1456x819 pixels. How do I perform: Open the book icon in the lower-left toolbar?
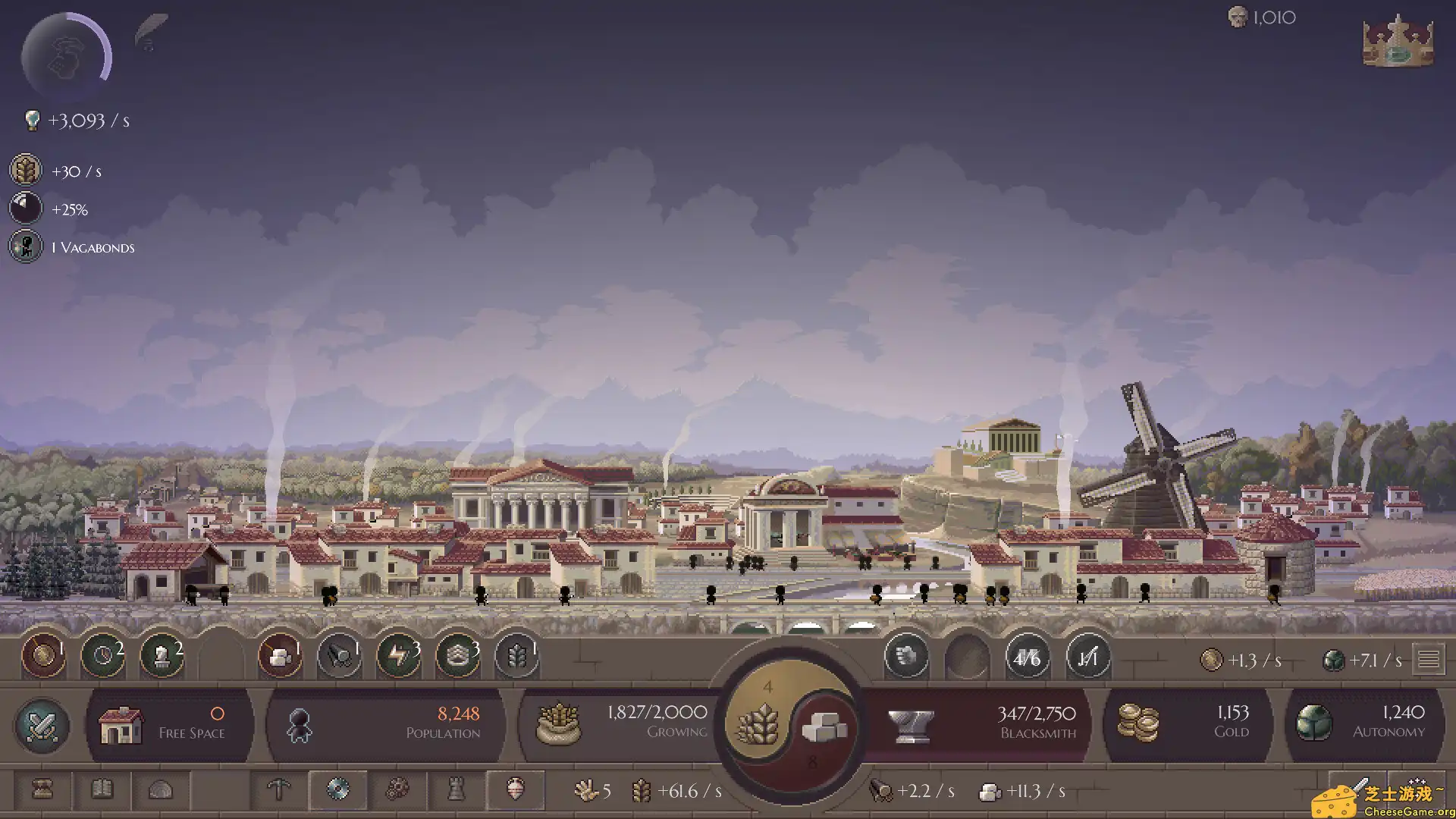click(x=102, y=790)
